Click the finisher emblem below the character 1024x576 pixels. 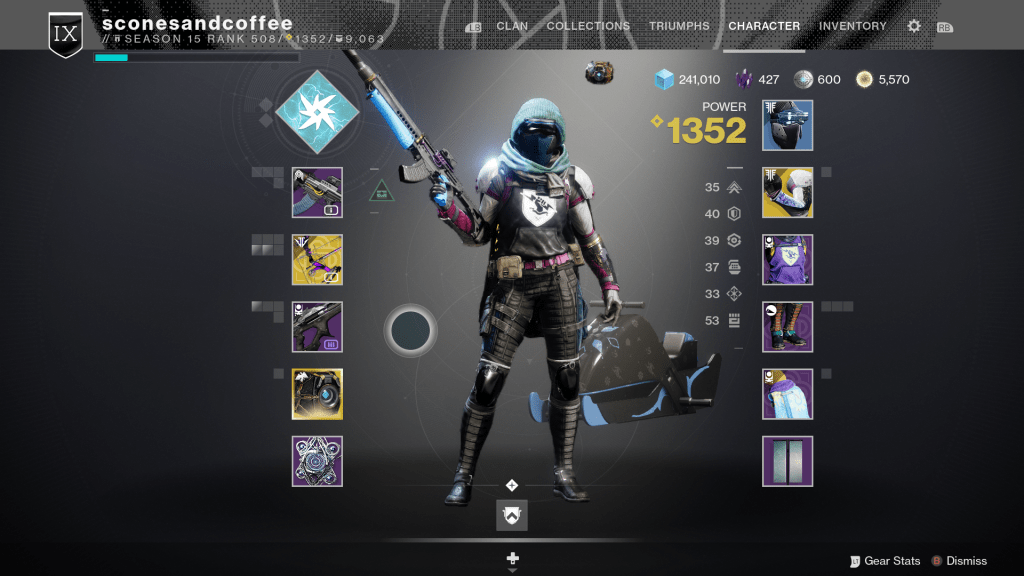[x=512, y=515]
